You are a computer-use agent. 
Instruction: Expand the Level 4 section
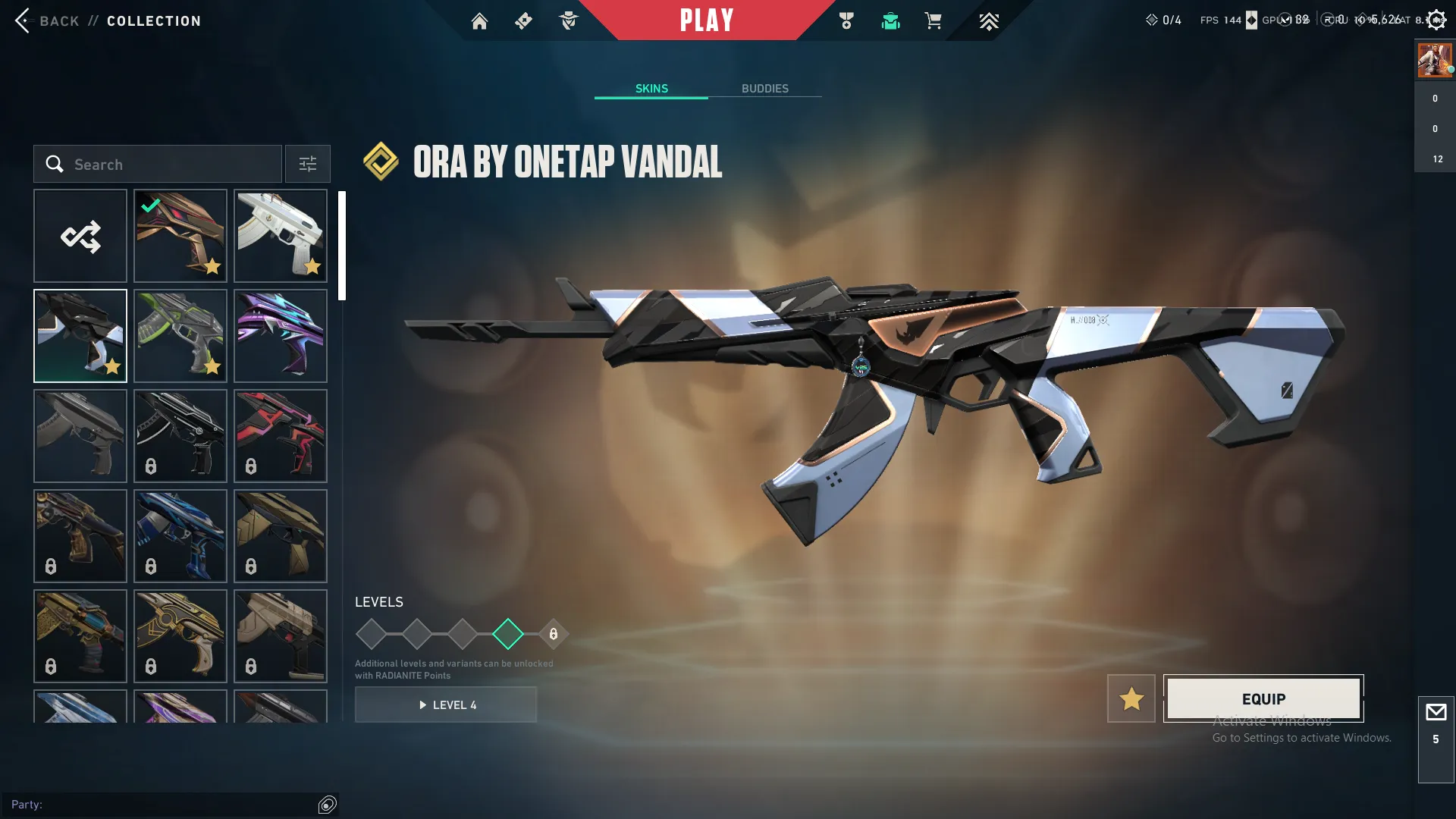(x=446, y=704)
